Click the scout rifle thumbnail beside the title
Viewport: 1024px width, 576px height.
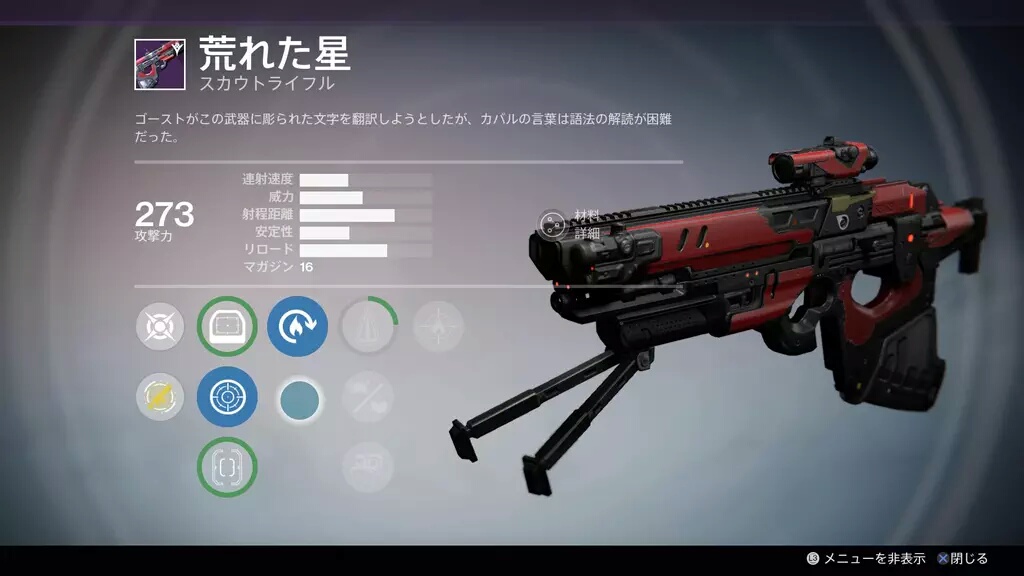(x=159, y=66)
